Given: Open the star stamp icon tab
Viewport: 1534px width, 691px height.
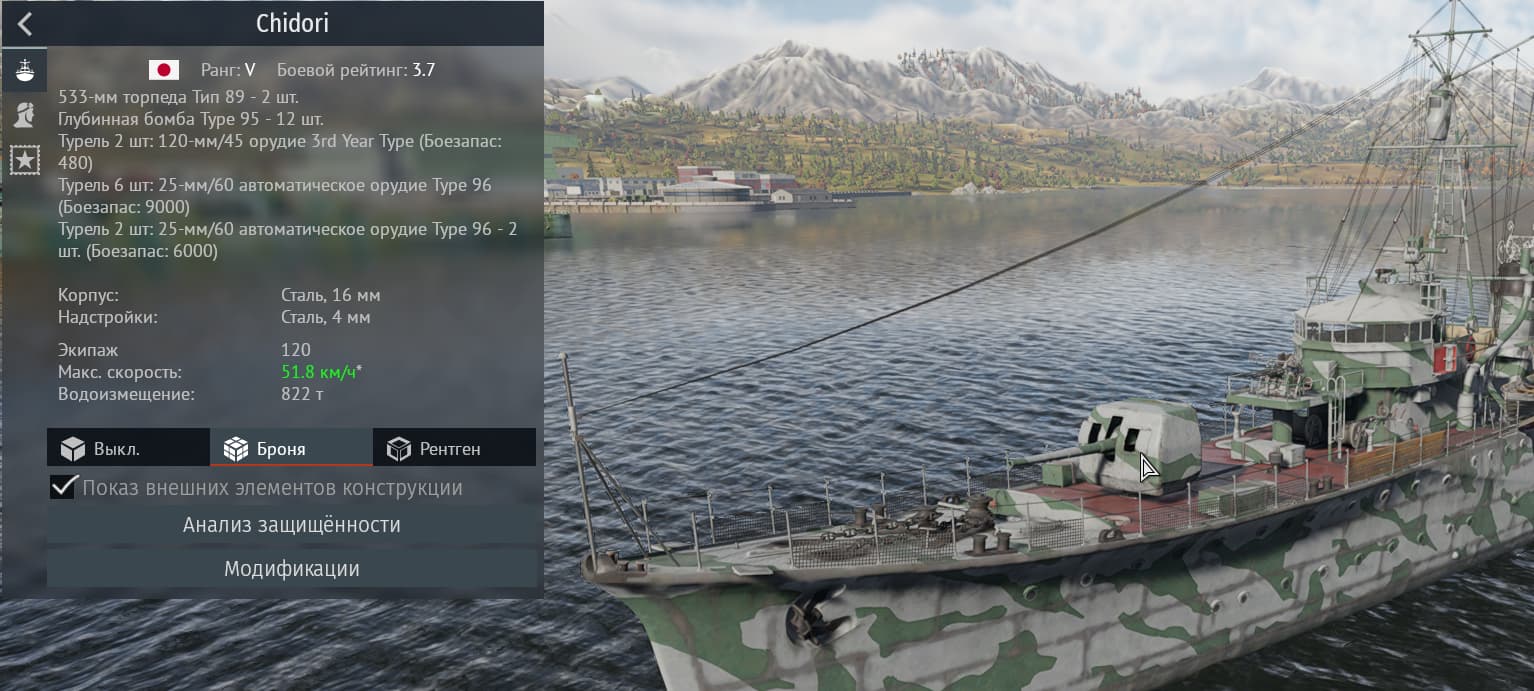Looking at the screenshot, I should tap(24, 160).
